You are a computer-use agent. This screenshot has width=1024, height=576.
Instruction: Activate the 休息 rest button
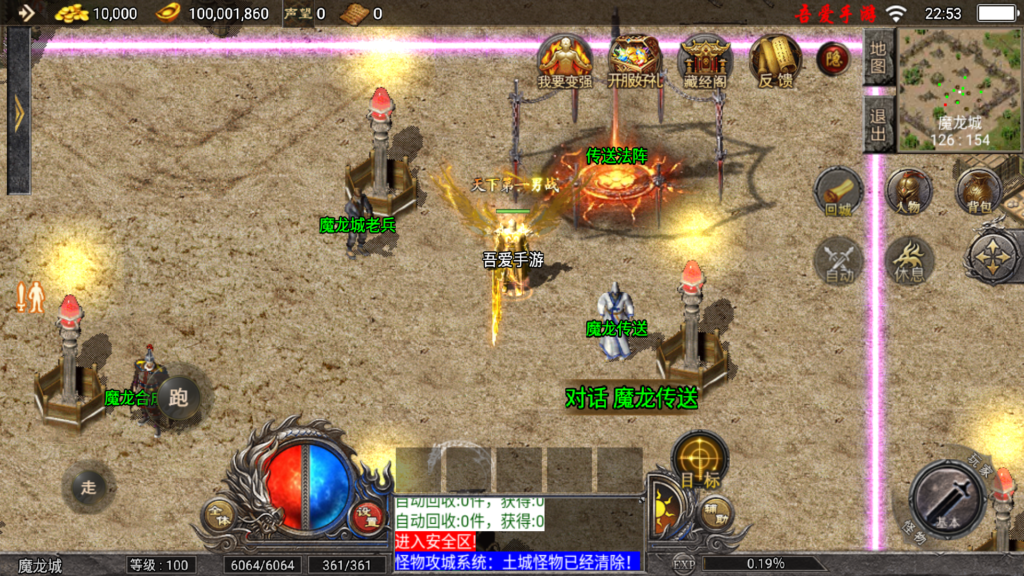pyautogui.click(x=908, y=260)
